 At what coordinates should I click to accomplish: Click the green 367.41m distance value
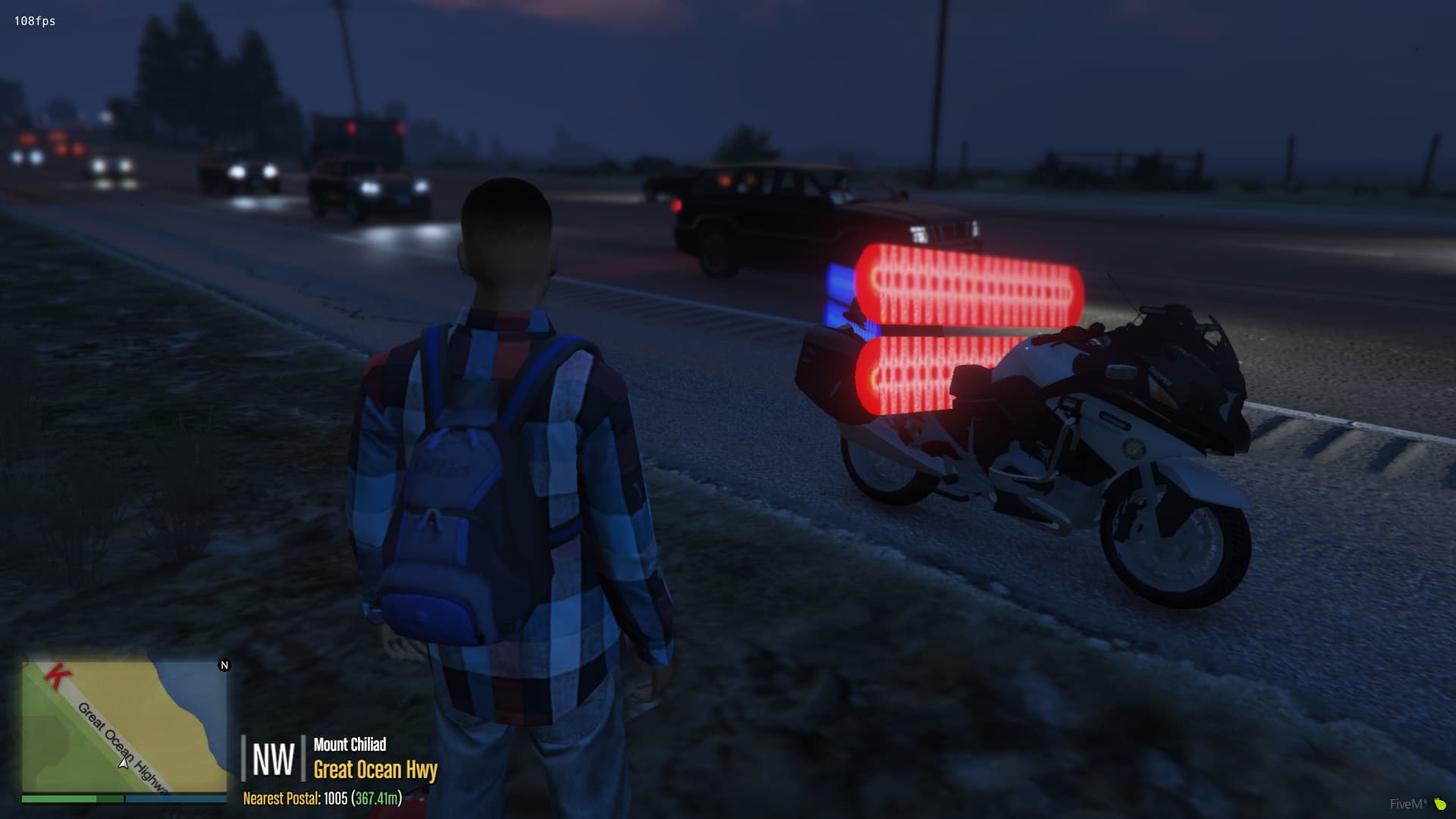click(375, 799)
